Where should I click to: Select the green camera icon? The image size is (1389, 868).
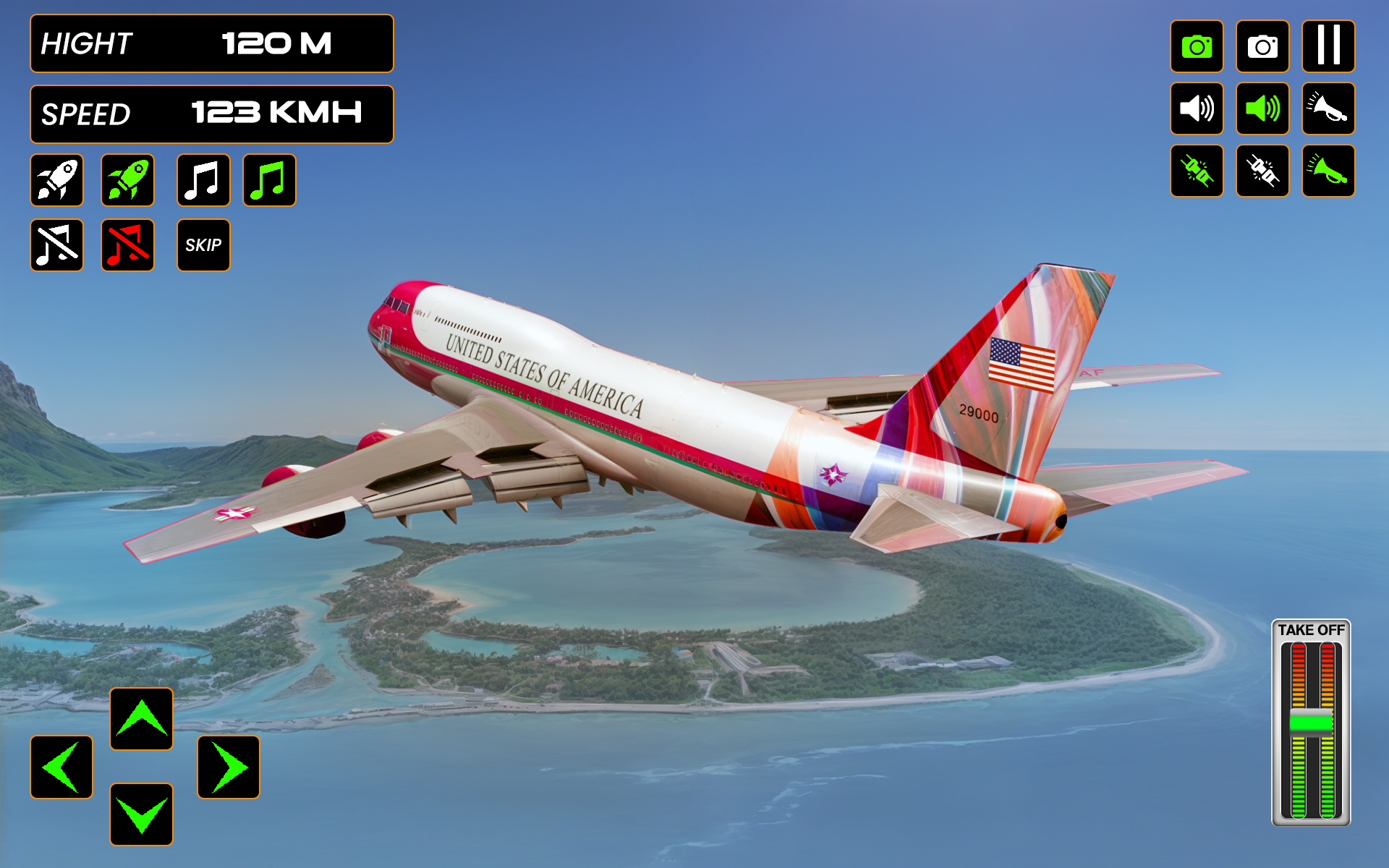[x=1197, y=47]
